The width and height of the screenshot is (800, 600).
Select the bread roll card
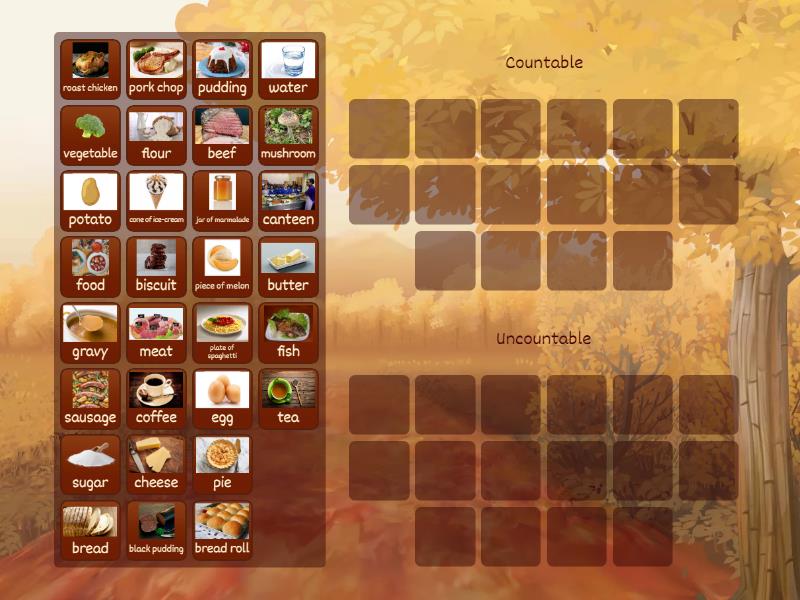click(x=222, y=531)
